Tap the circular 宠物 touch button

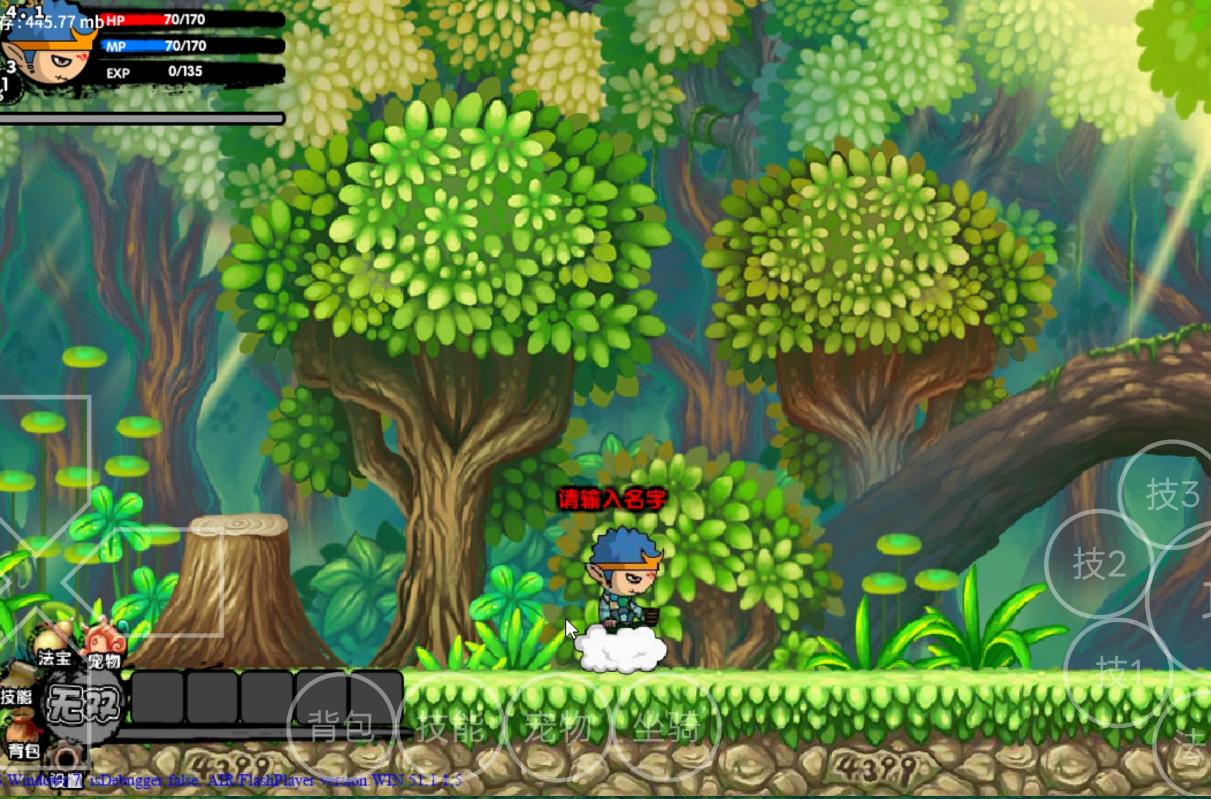(x=558, y=726)
